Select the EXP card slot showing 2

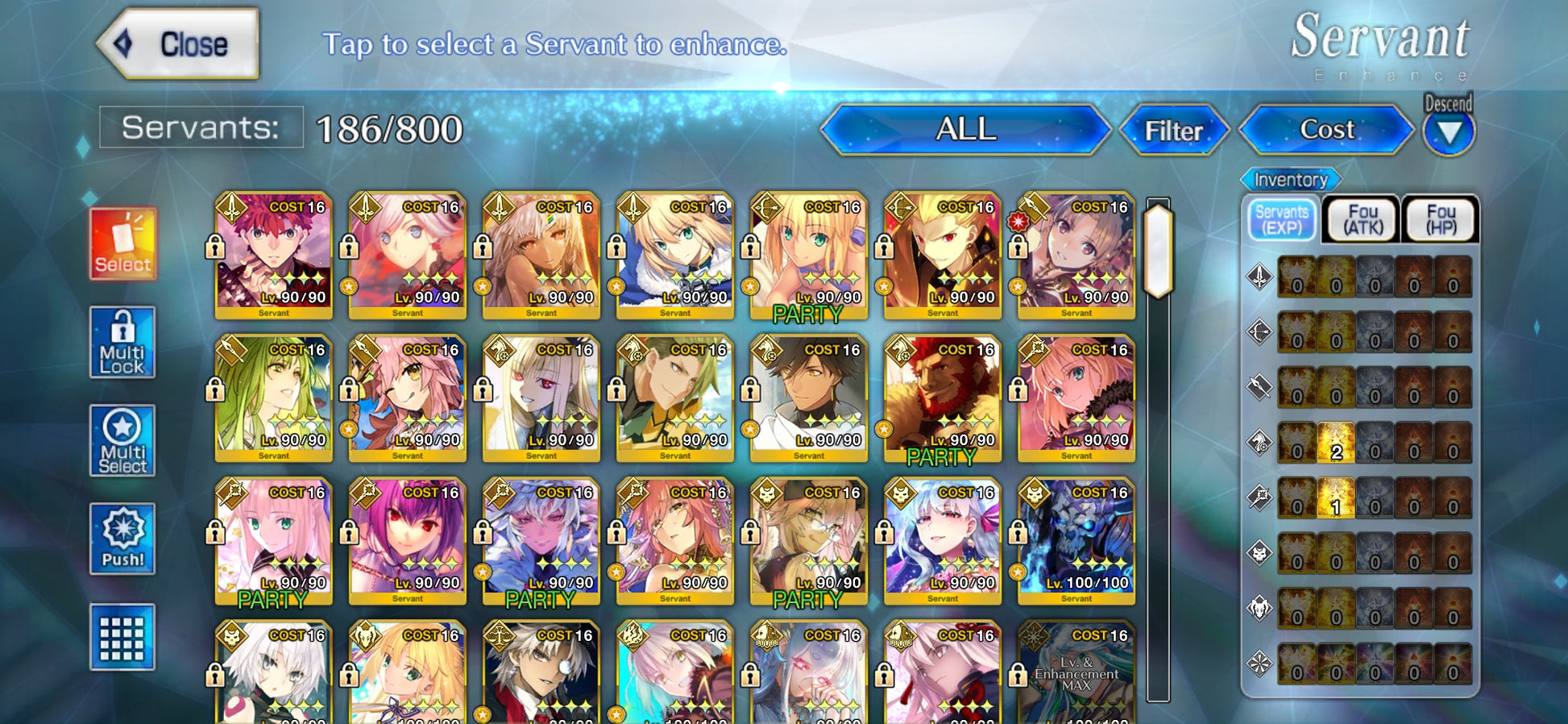[1336, 443]
